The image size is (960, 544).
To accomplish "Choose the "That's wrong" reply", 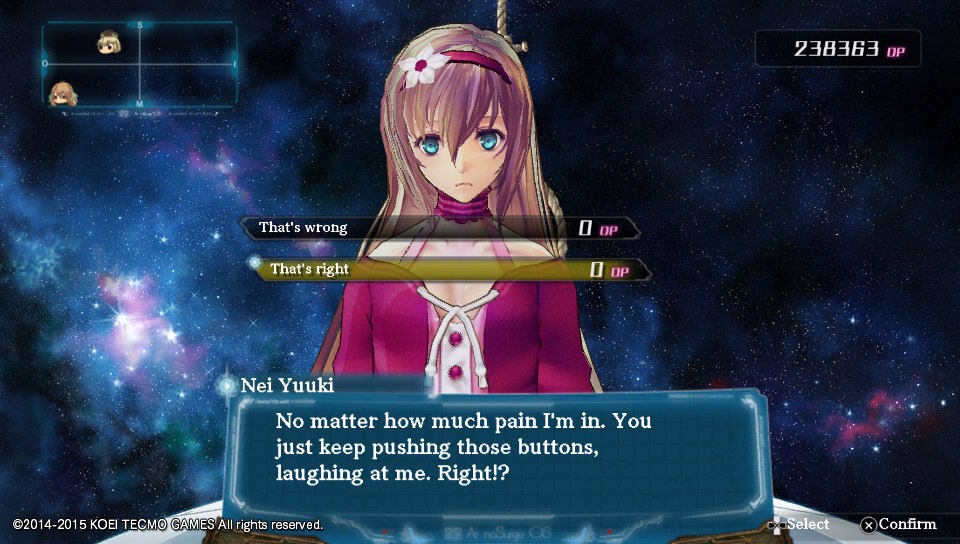I will point(440,228).
